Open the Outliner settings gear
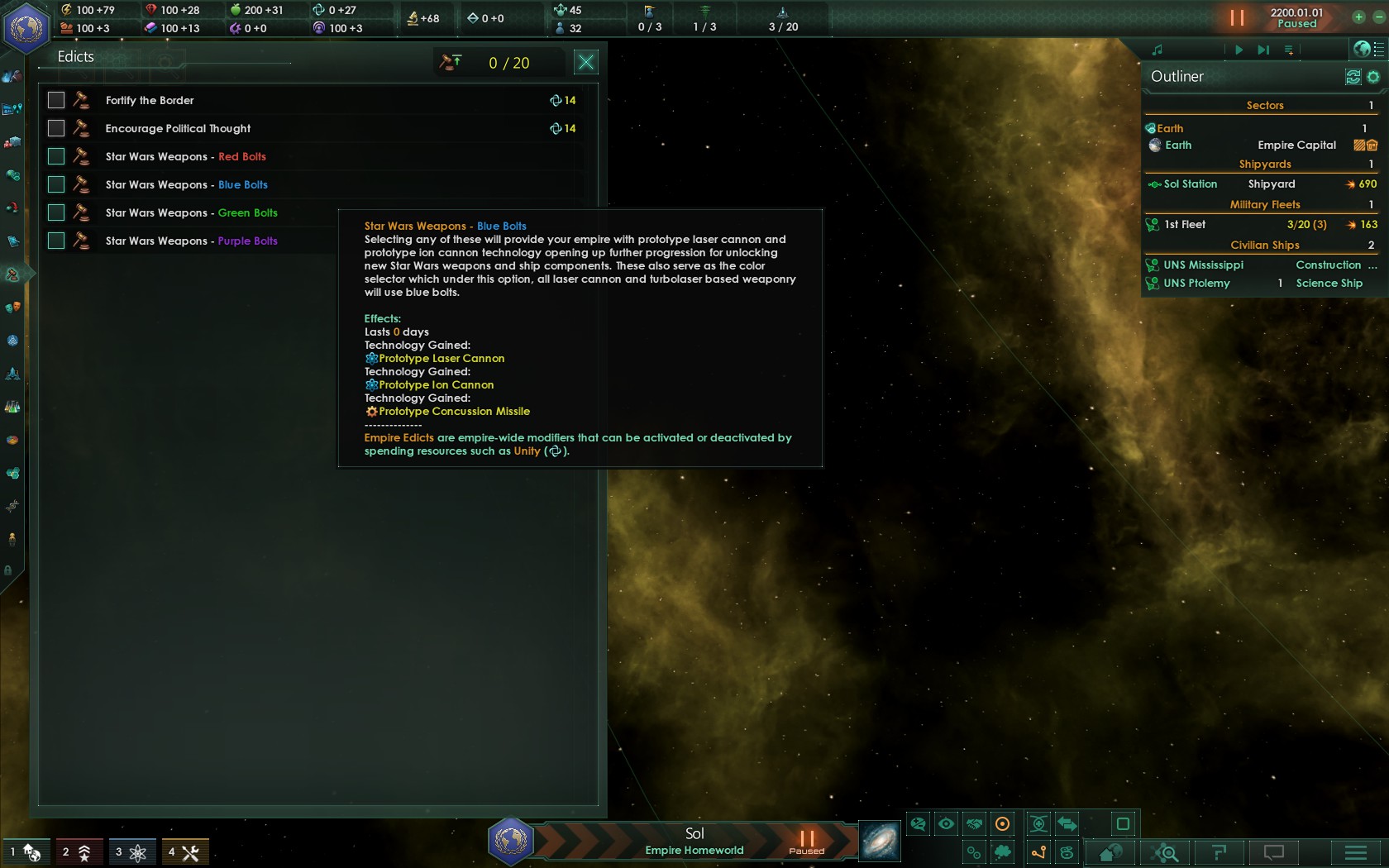1389x868 pixels. coord(1373,77)
